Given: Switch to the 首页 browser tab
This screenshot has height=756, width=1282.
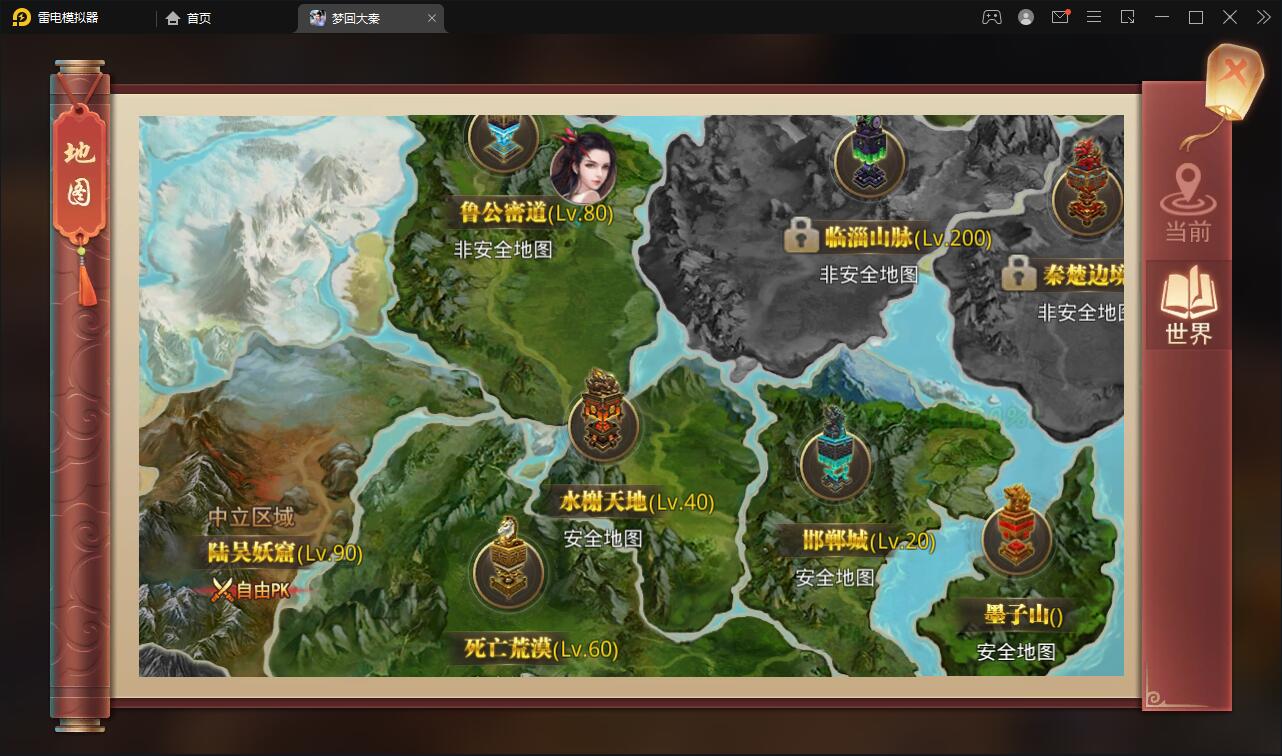Looking at the screenshot, I should 187,18.
